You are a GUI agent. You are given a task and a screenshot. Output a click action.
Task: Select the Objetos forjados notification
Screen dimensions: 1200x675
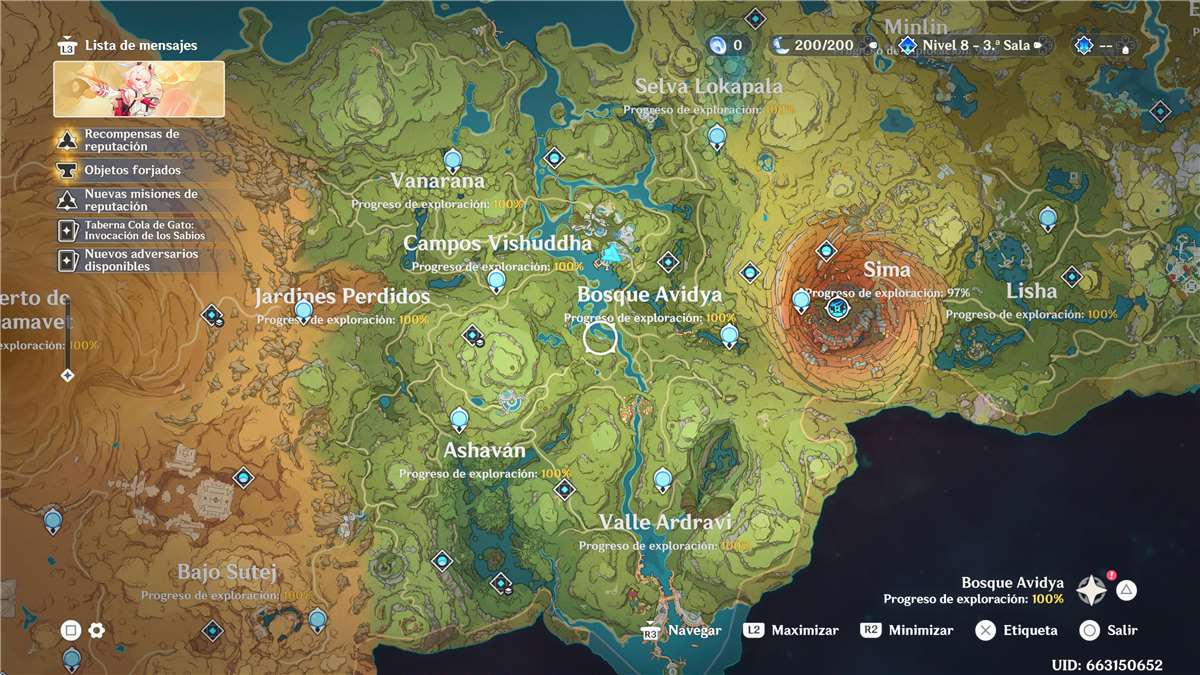coord(130,170)
